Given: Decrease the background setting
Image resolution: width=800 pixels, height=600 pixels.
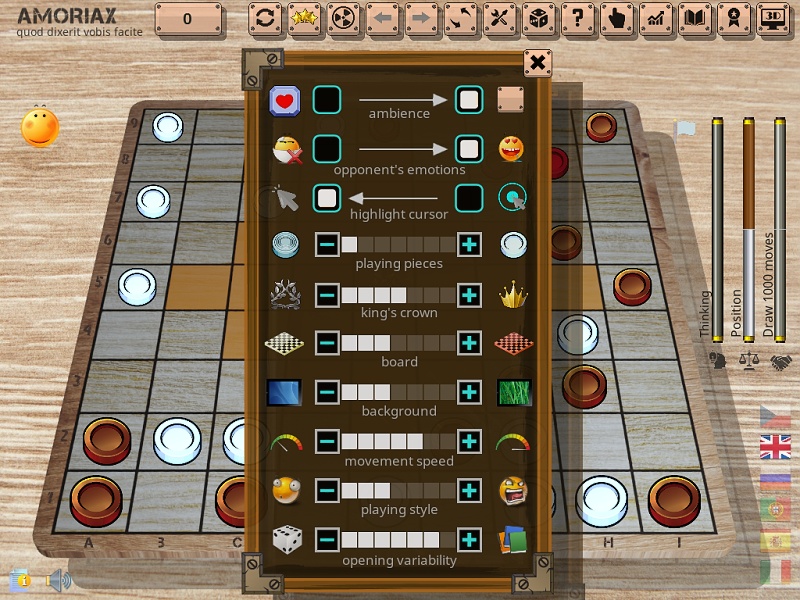Looking at the screenshot, I should [327, 392].
